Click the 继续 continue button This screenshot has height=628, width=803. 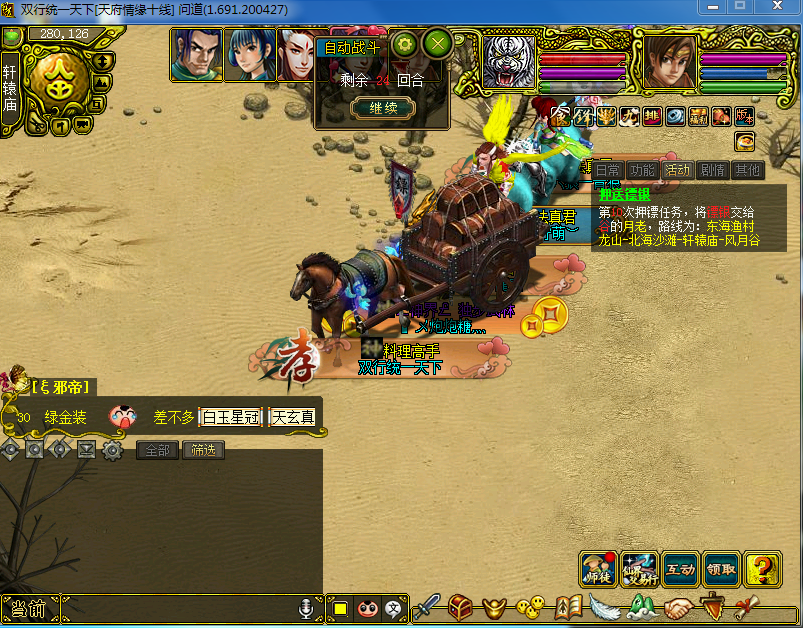point(384,108)
